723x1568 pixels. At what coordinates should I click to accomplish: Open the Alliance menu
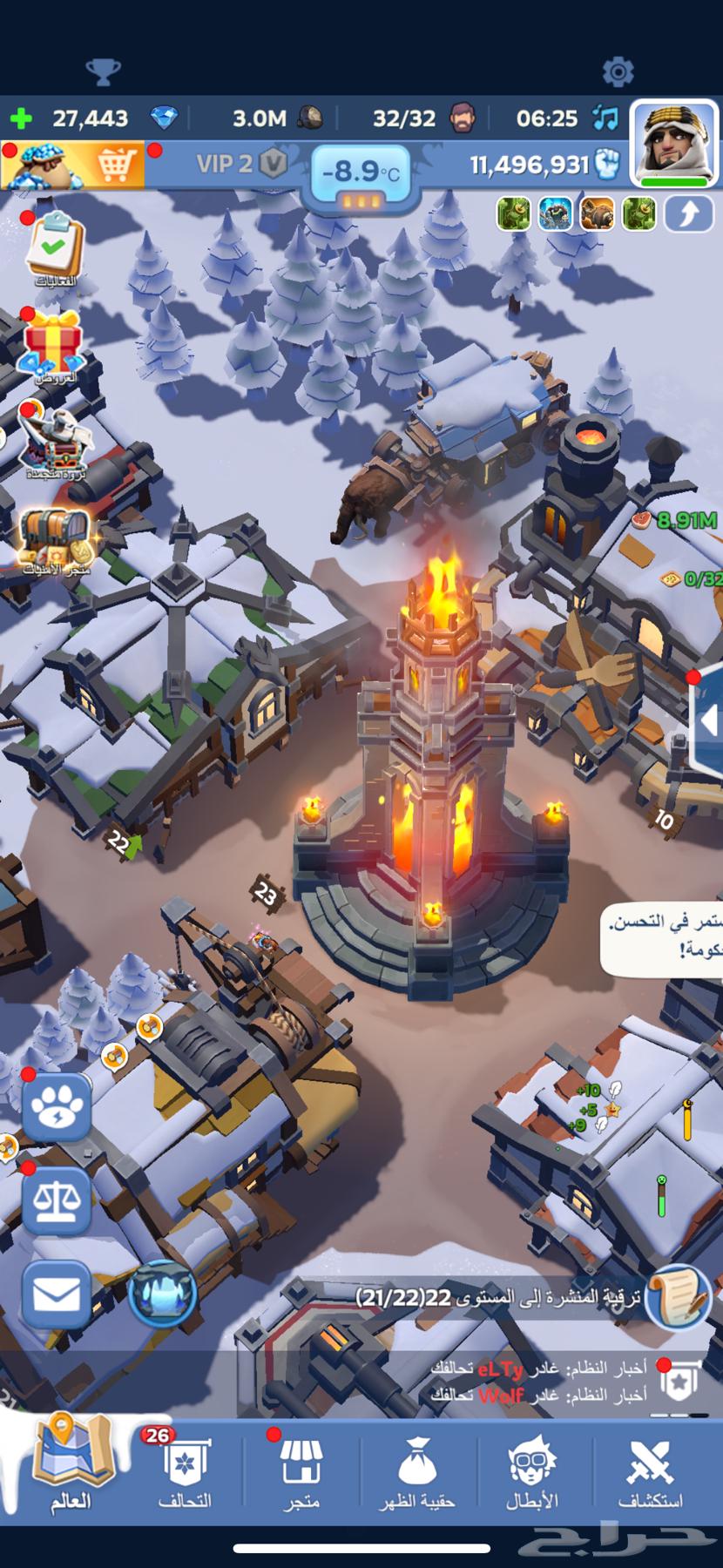[x=185, y=1470]
